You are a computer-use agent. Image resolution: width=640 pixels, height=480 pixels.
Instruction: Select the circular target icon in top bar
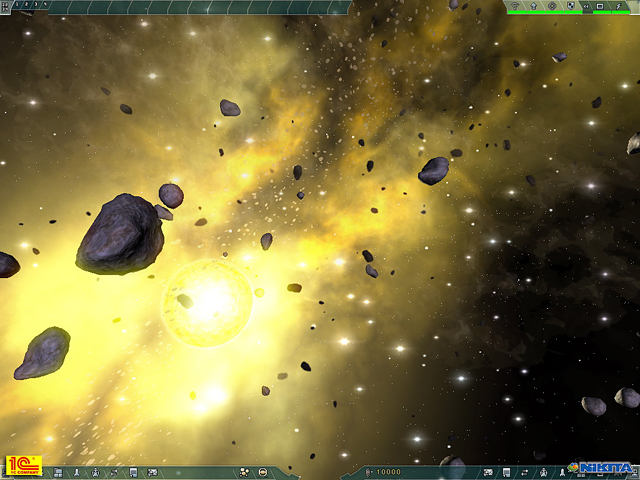click(552, 5)
